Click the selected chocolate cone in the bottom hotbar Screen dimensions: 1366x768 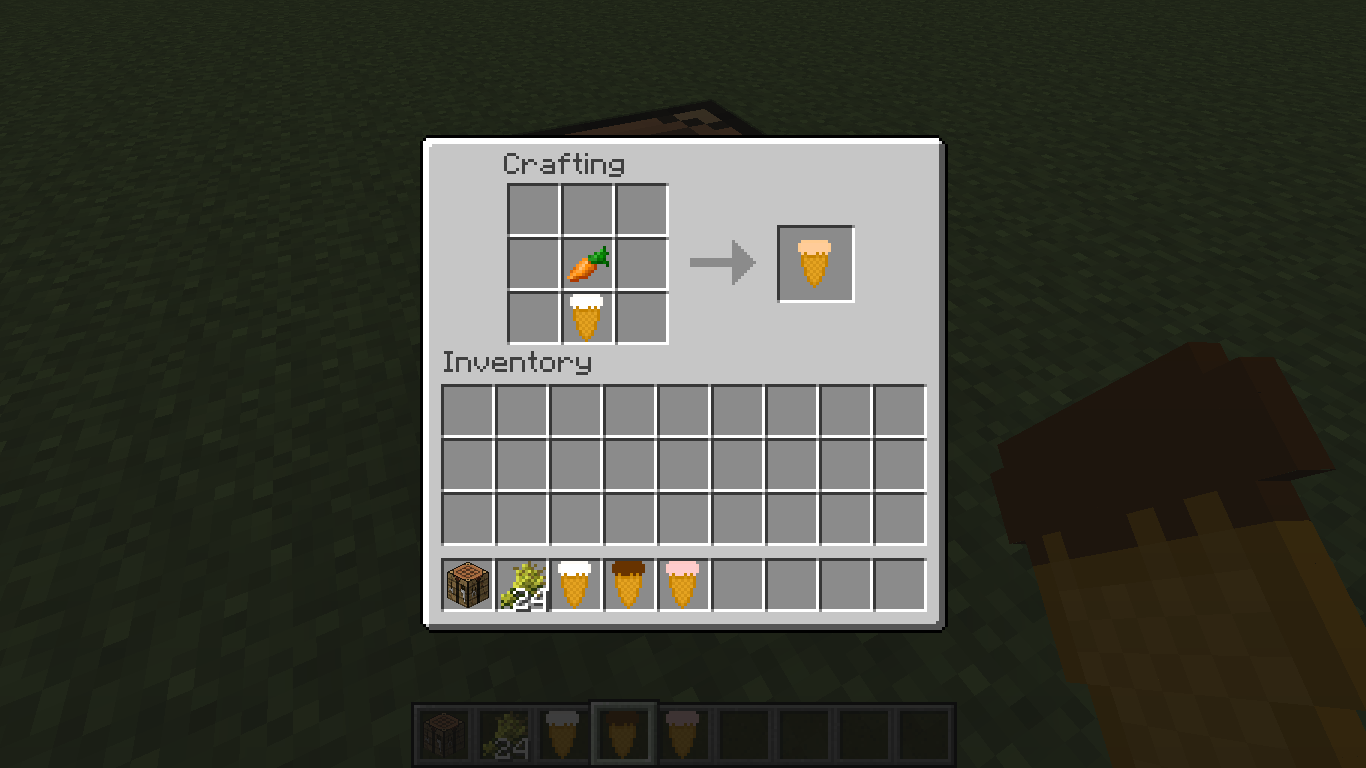pyautogui.click(x=623, y=732)
